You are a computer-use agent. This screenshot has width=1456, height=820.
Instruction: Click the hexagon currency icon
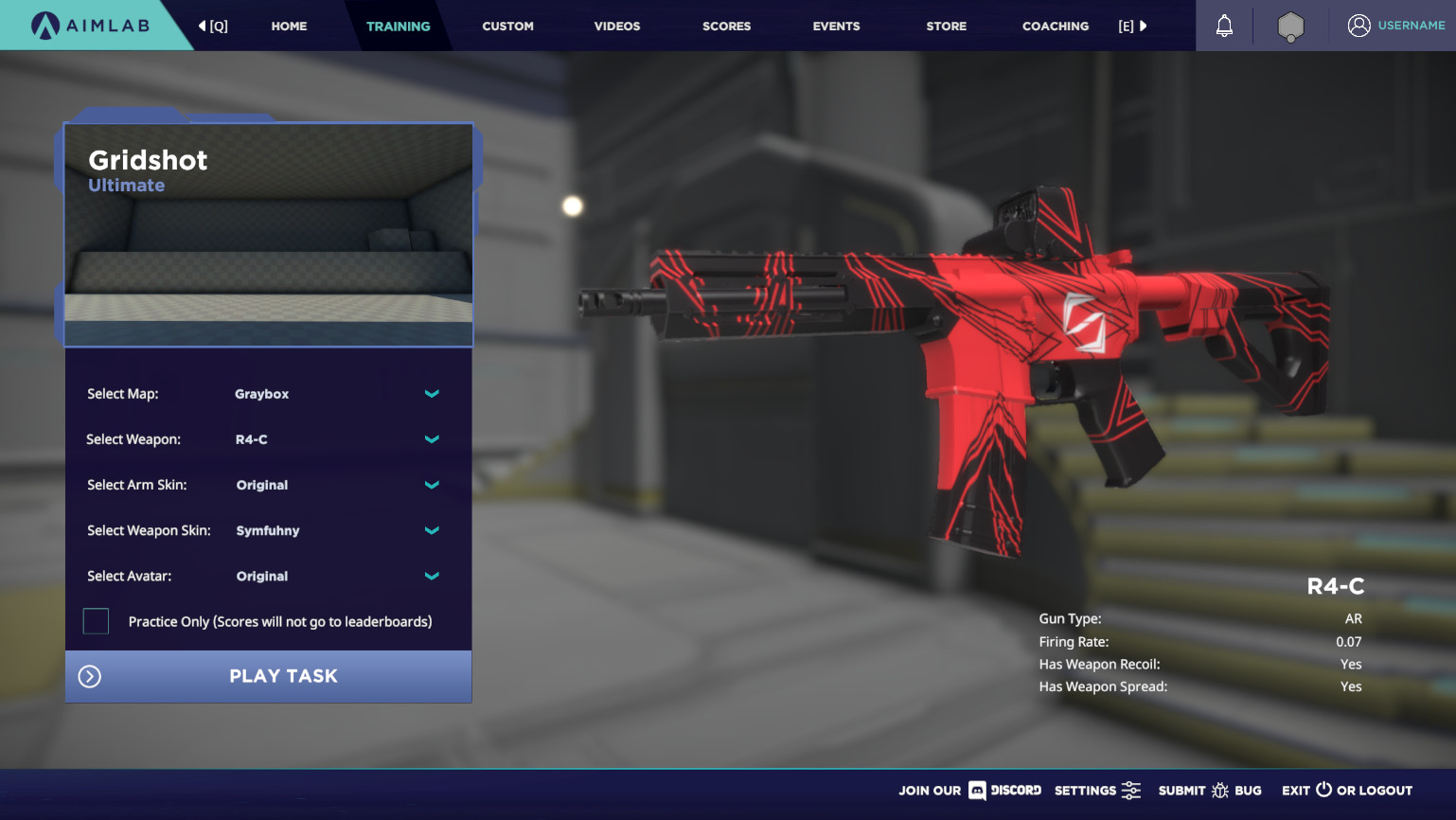tap(1289, 26)
